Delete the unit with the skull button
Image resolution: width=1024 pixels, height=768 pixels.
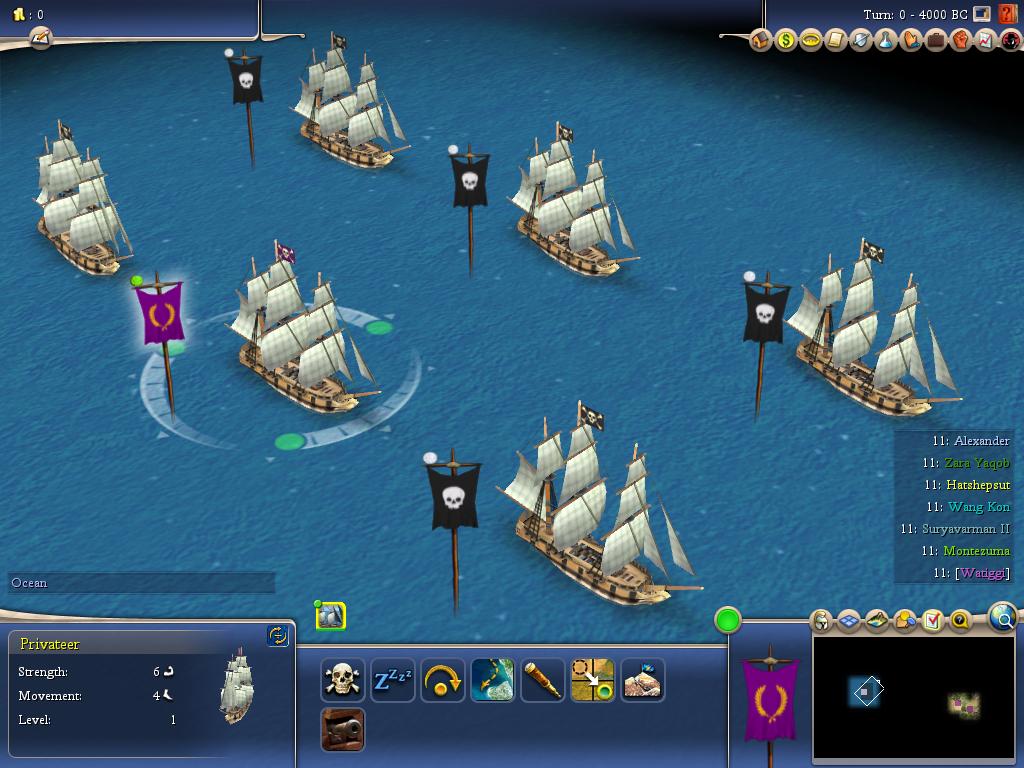[x=343, y=680]
